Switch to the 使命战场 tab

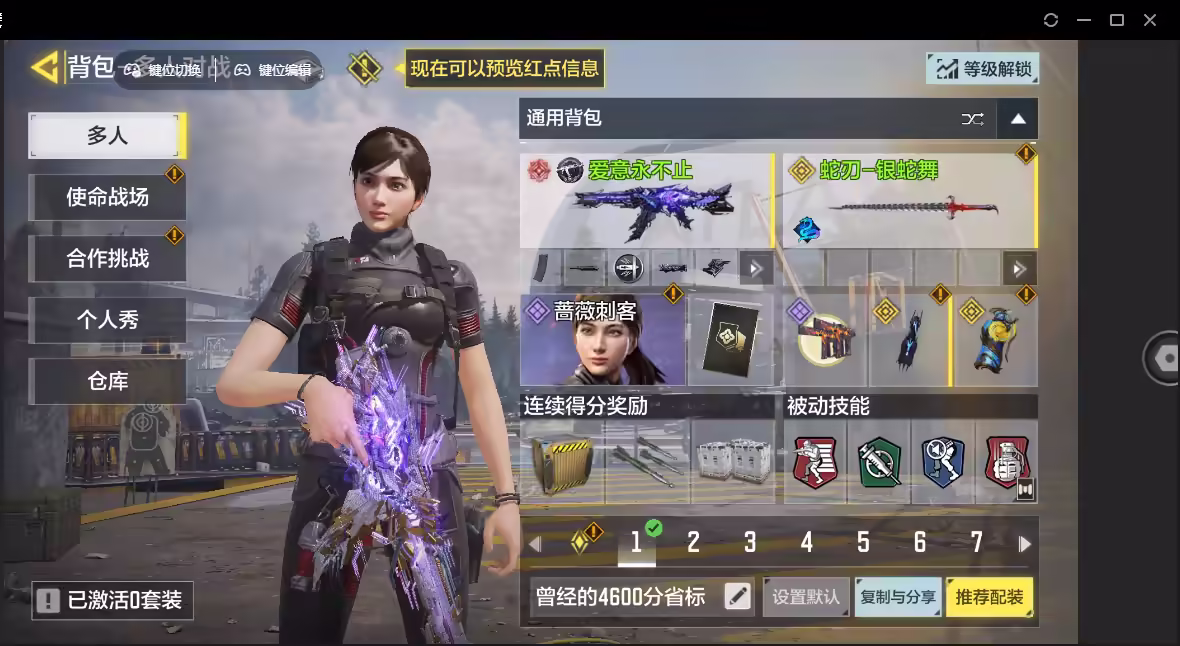tap(107, 197)
